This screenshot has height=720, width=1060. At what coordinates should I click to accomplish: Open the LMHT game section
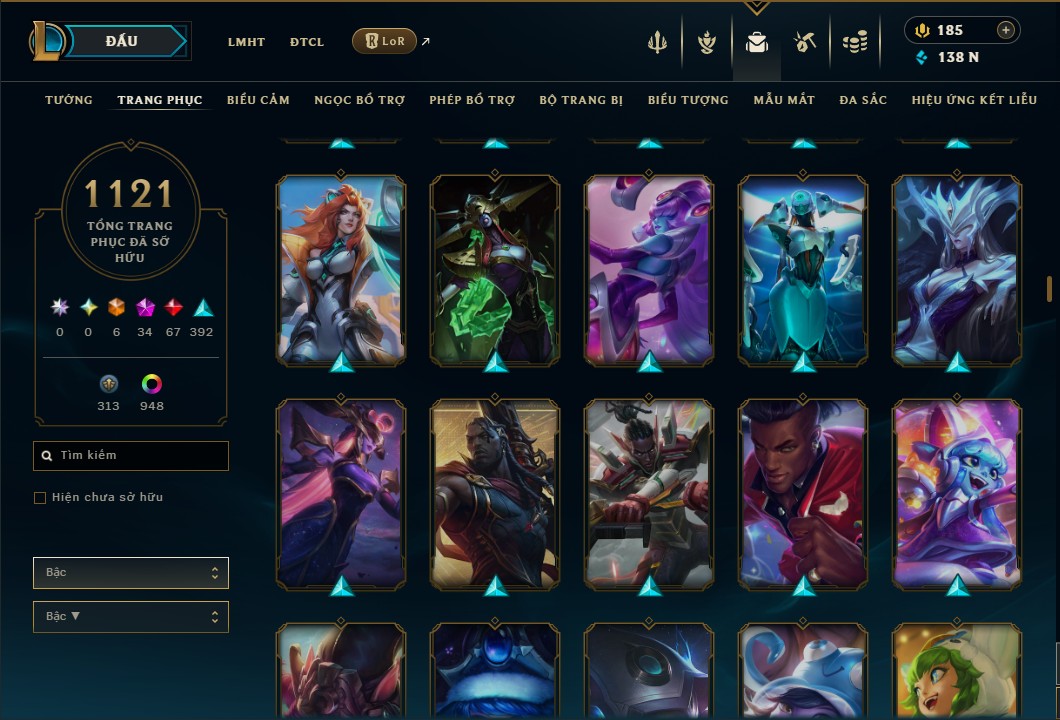coord(246,42)
